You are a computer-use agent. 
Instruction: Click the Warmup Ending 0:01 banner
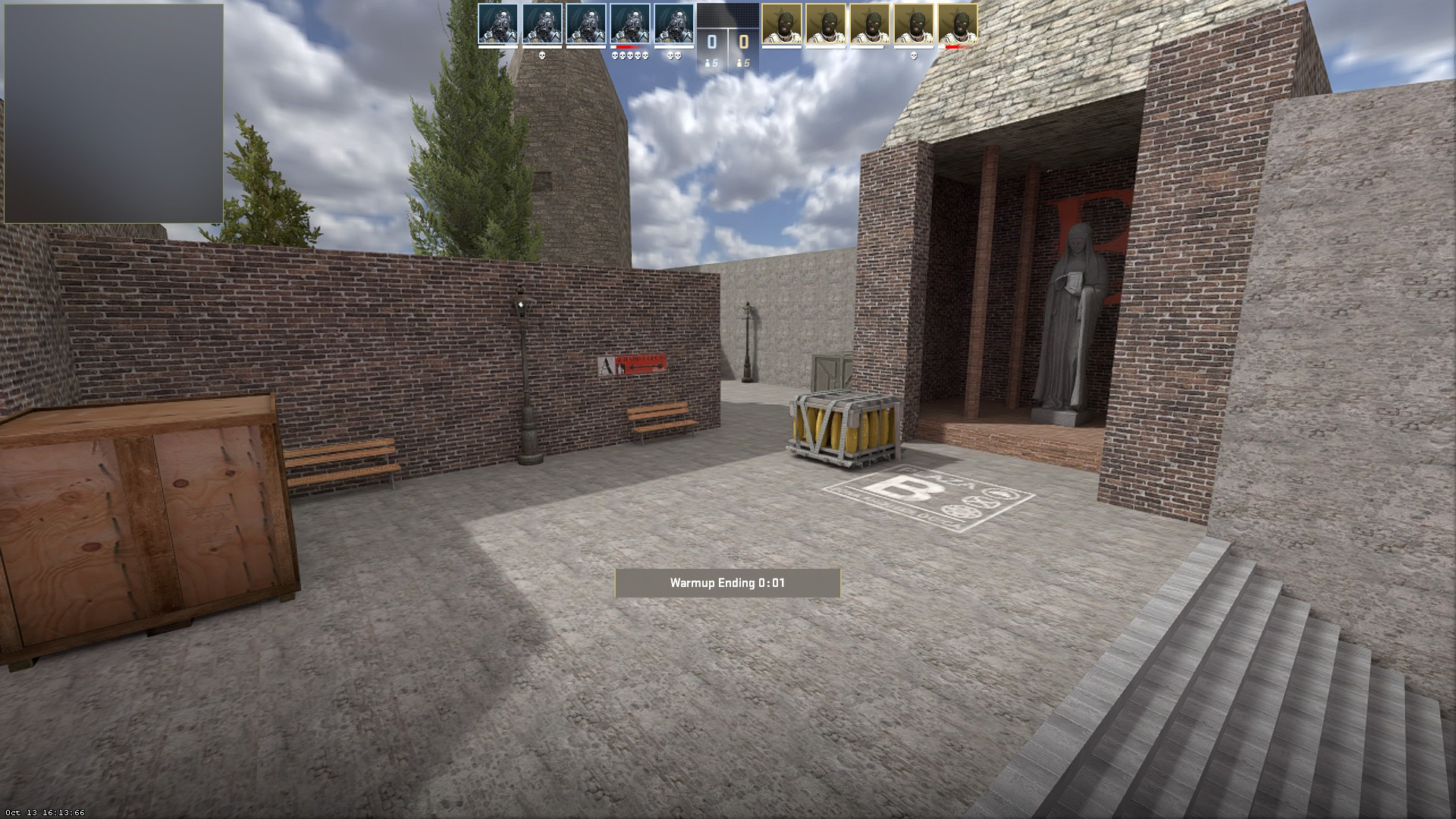click(726, 584)
